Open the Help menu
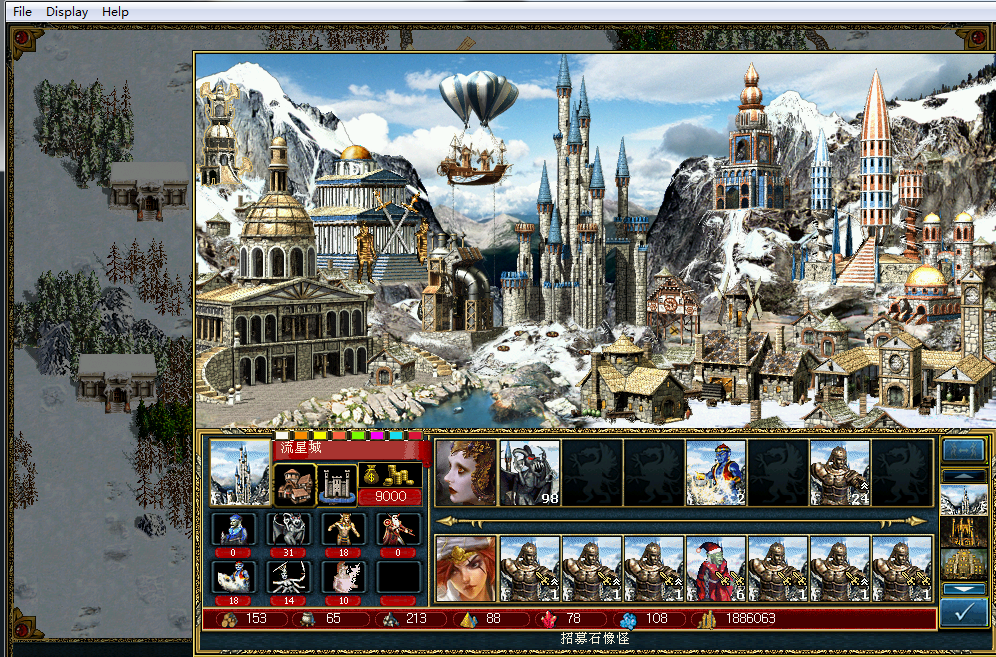Viewport: 996px width, 657px height. pos(115,12)
